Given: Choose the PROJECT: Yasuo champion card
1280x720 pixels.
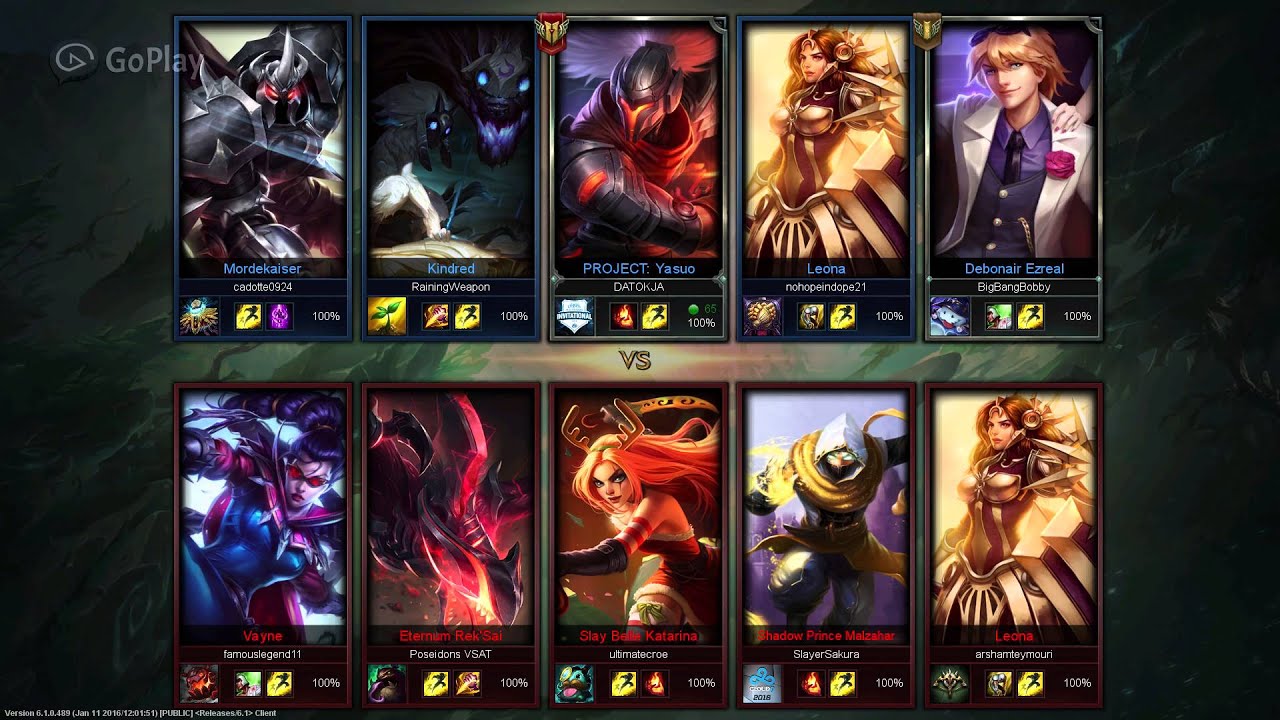Looking at the screenshot, I should [x=638, y=150].
